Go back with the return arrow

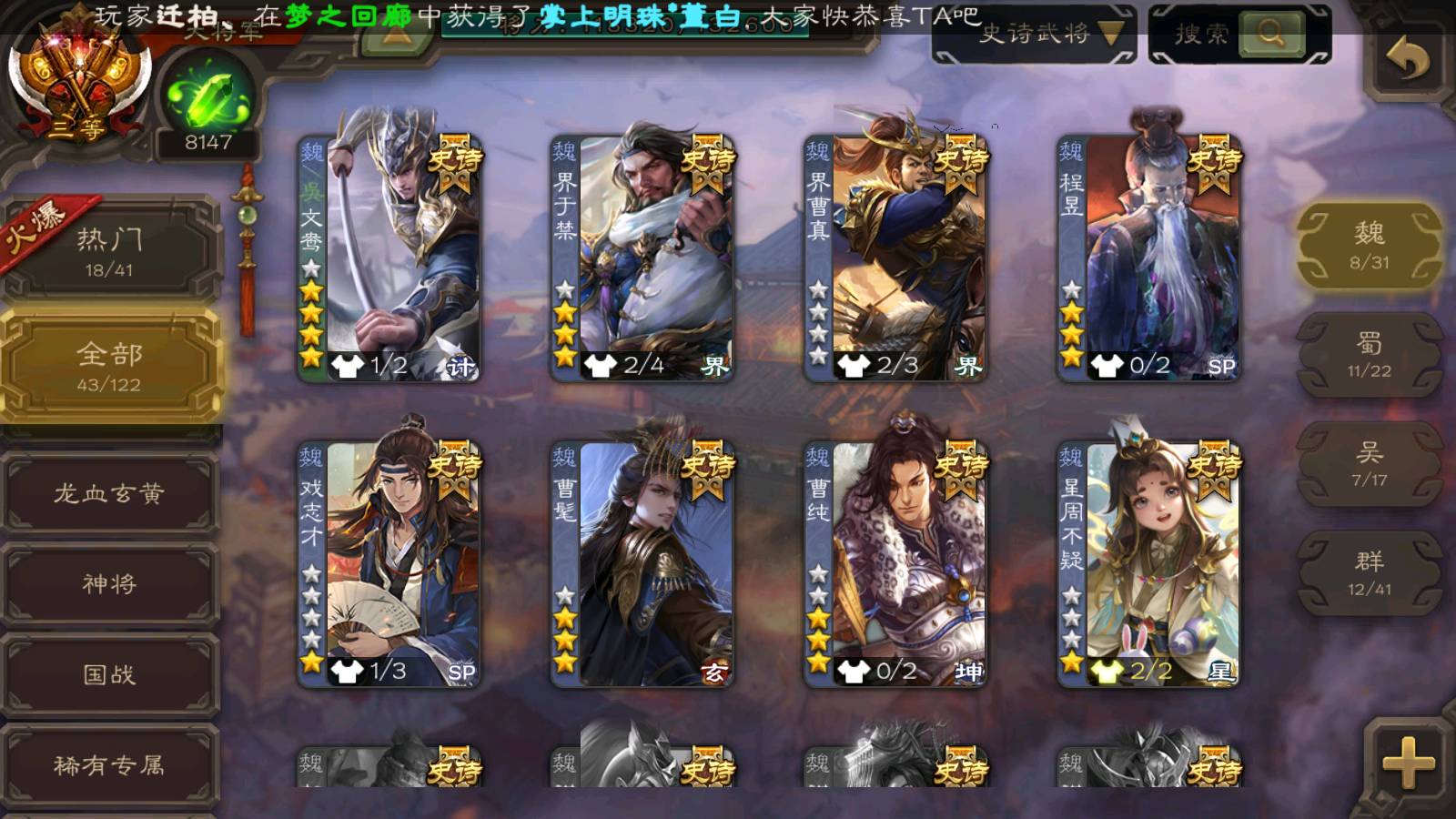pos(1407,60)
